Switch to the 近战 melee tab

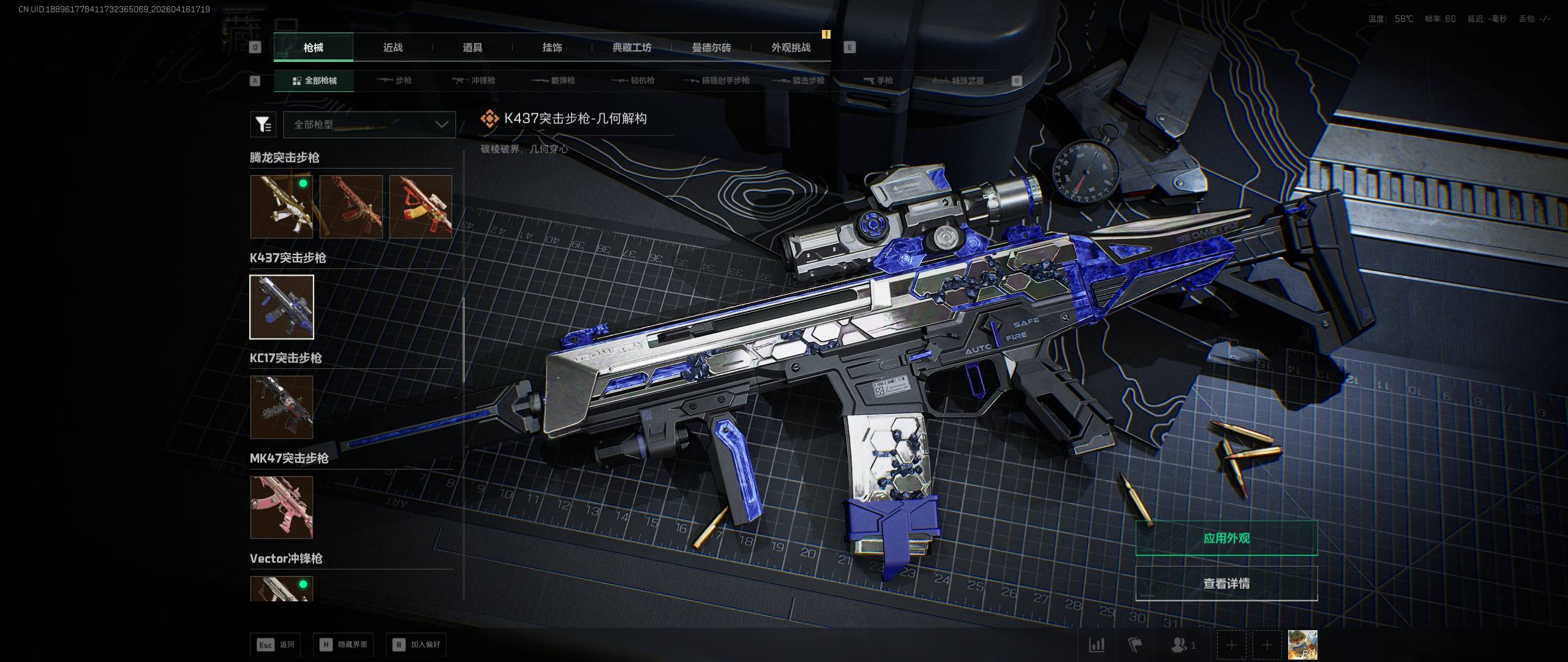point(393,48)
